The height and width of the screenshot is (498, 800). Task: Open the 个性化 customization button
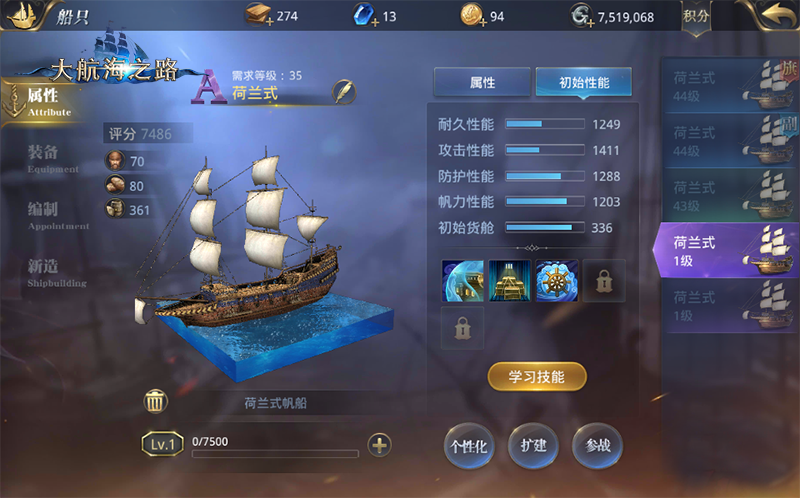[469, 445]
